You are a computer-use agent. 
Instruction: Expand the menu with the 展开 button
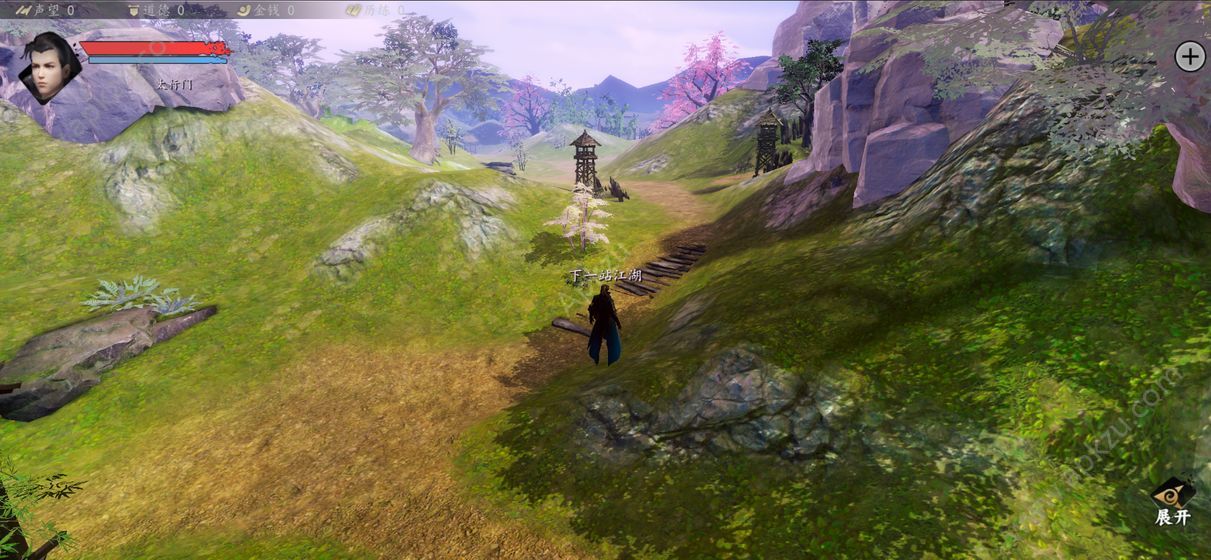click(1173, 500)
